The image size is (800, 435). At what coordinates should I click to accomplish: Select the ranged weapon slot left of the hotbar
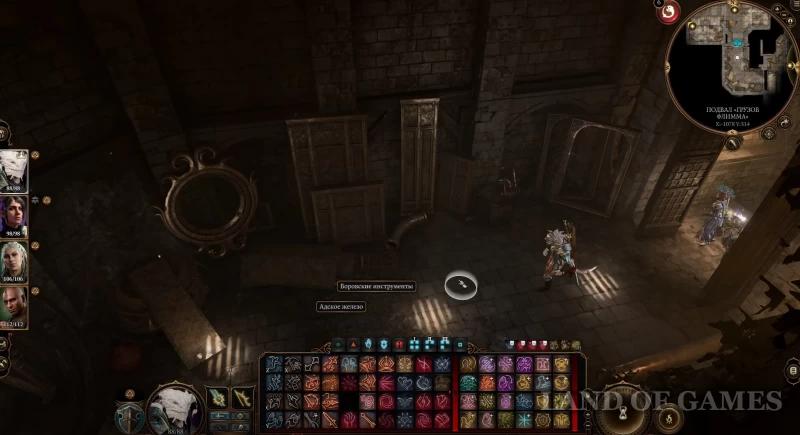(243, 399)
